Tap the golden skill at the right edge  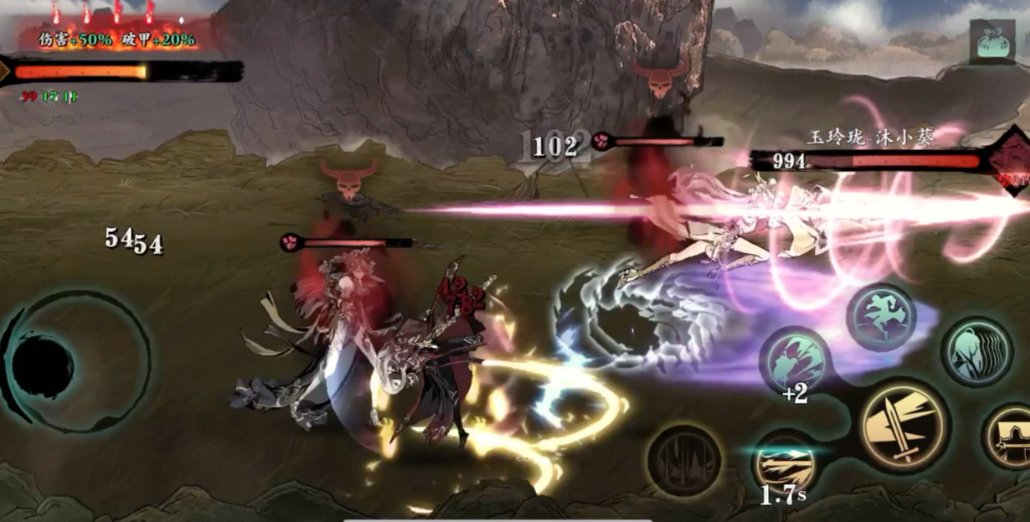[x=1008, y=437]
